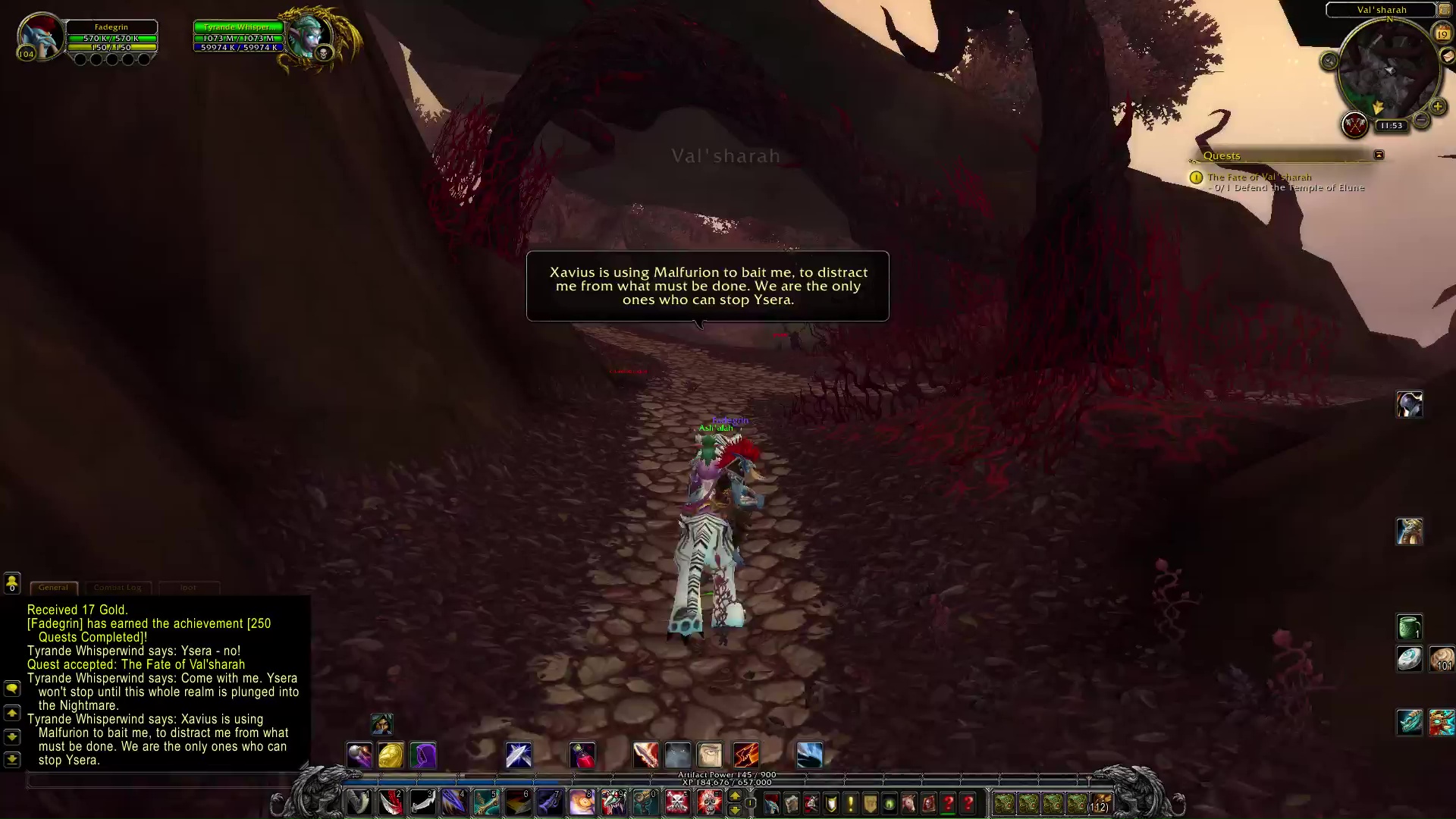1456x819 pixels.
Task: Switch to the Combat Log chat tab
Action: (118, 588)
